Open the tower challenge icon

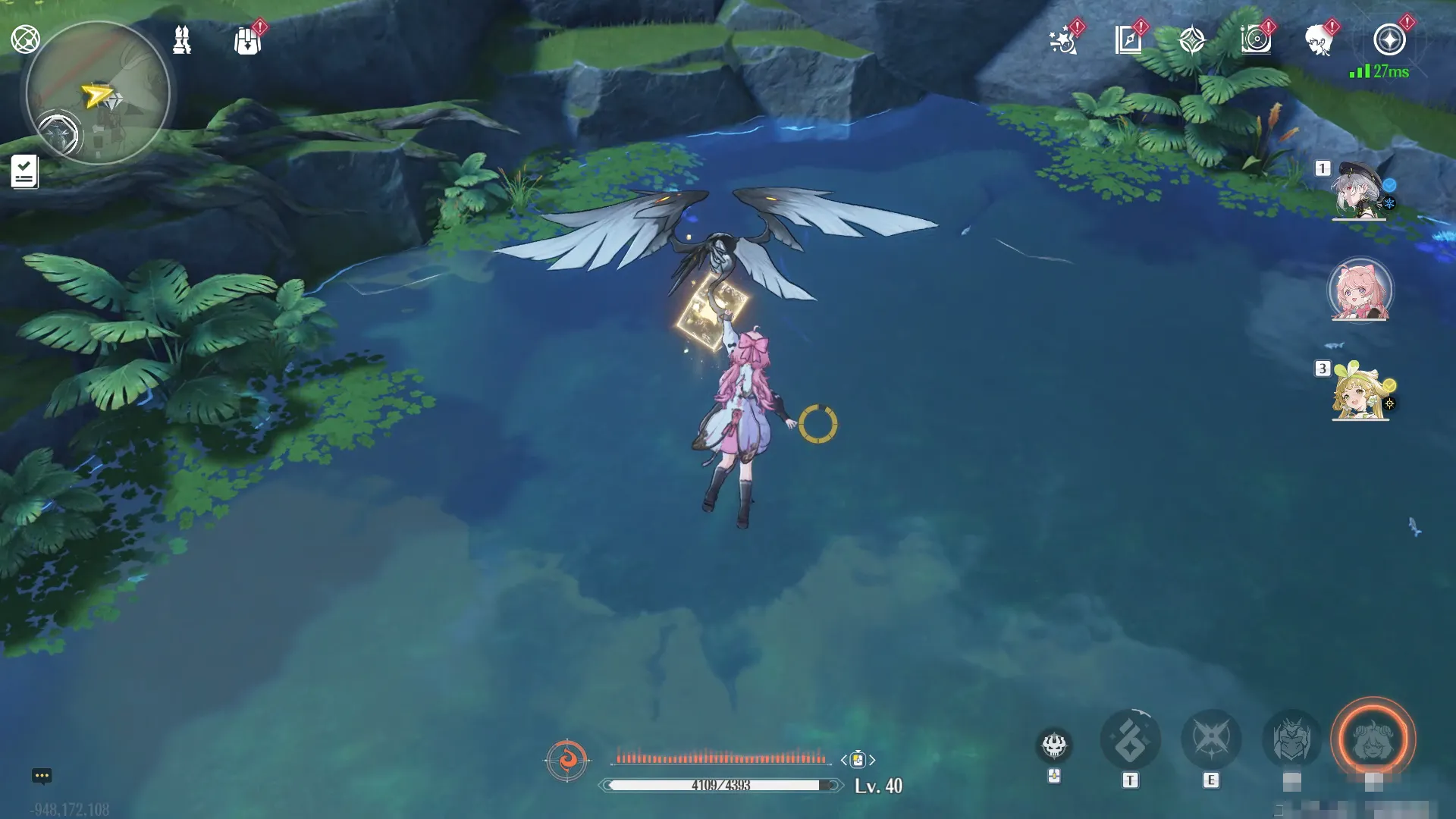coord(182,40)
